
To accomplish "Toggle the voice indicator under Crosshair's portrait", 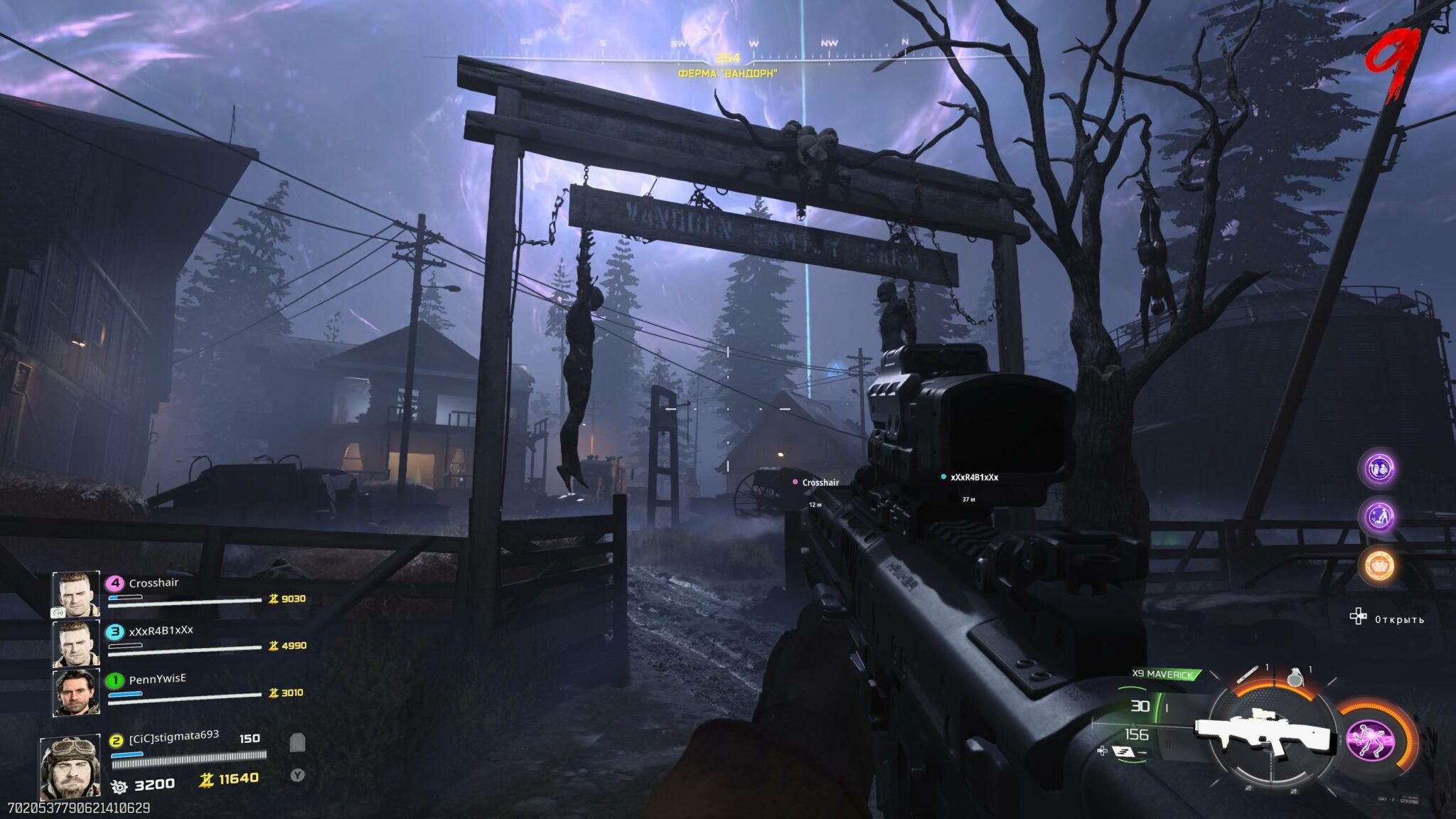I will click(x=58, y=614).
